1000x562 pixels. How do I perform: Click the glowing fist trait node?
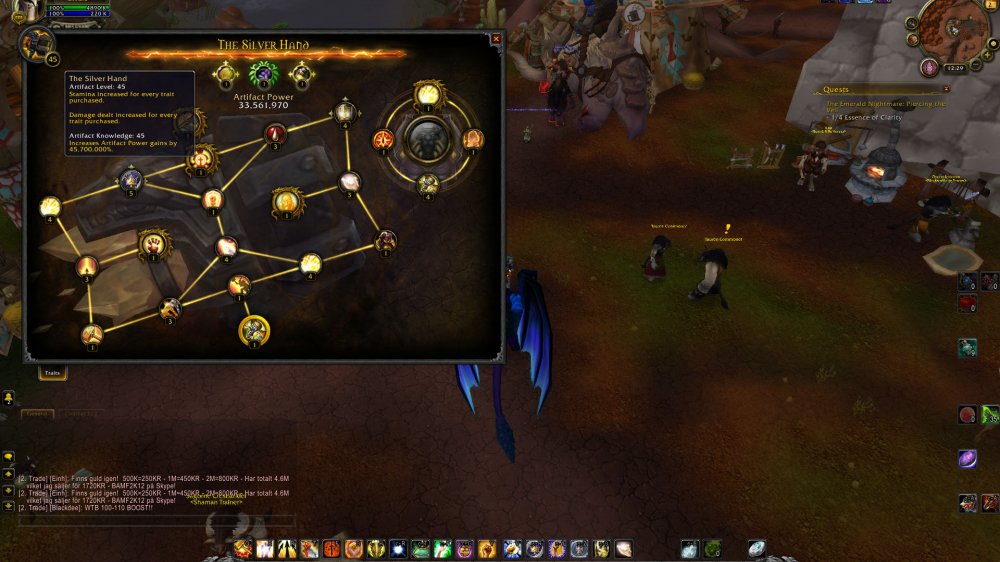pyautogui.click(x=152, y=242)
